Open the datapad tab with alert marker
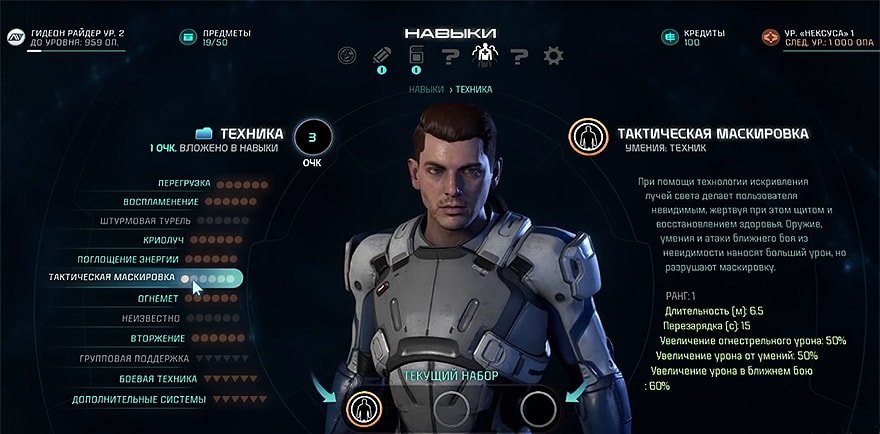This screenshot has width=880, height=434. [x=416, y=56]
